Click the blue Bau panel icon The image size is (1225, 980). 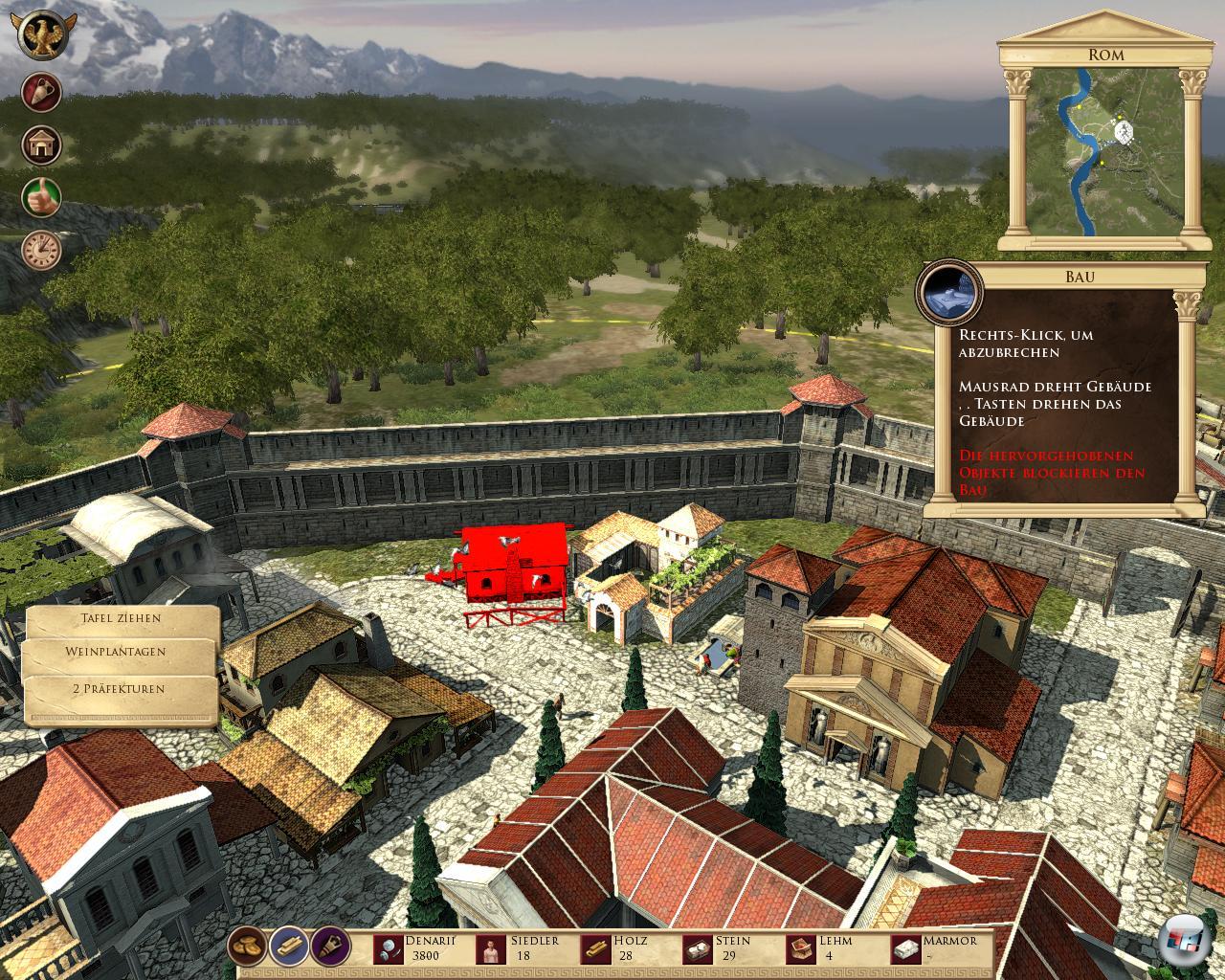[x=949, y=290]
